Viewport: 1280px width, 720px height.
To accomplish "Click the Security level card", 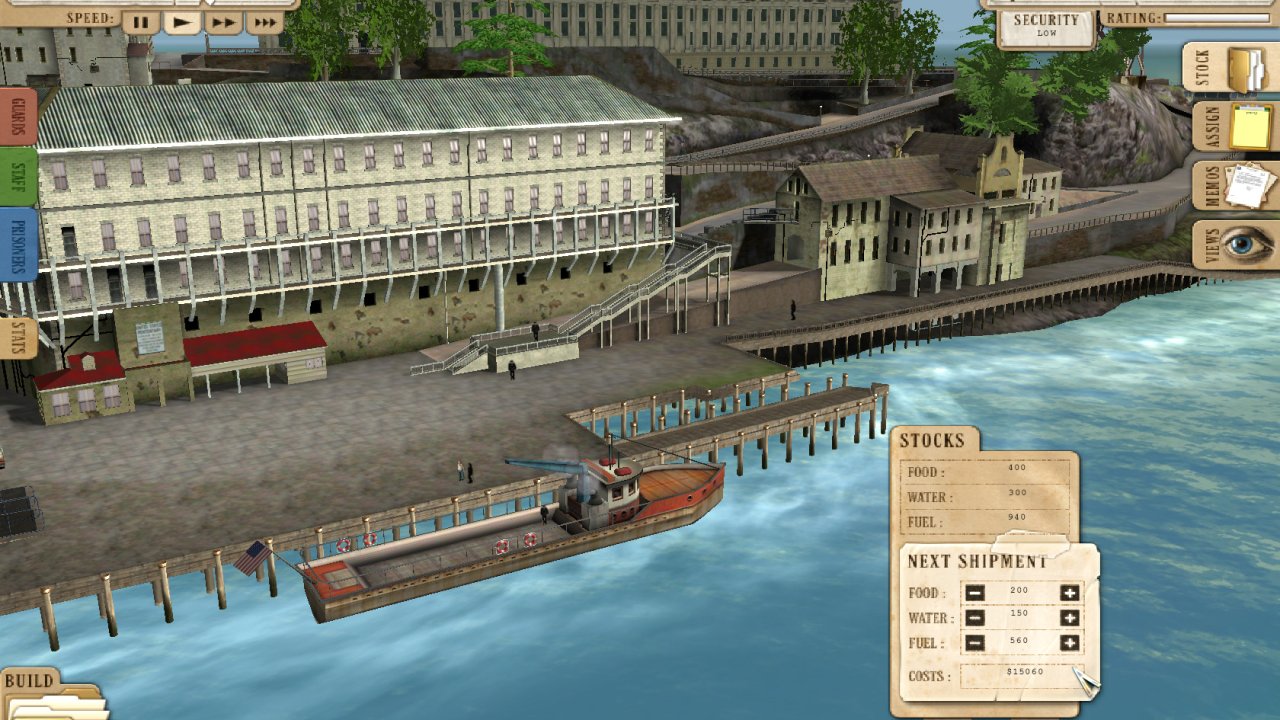I will click(x=1046, y=26).
